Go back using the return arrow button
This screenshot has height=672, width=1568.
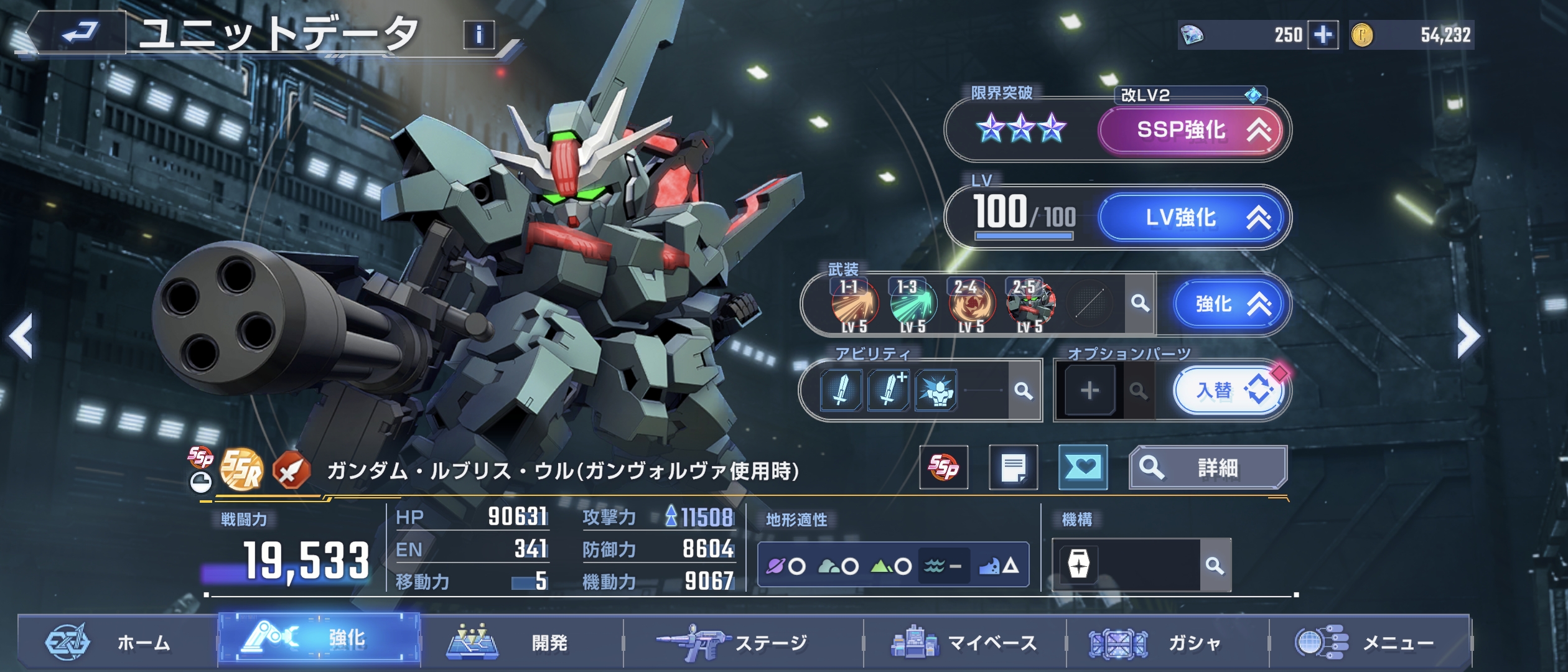point(80,32)
